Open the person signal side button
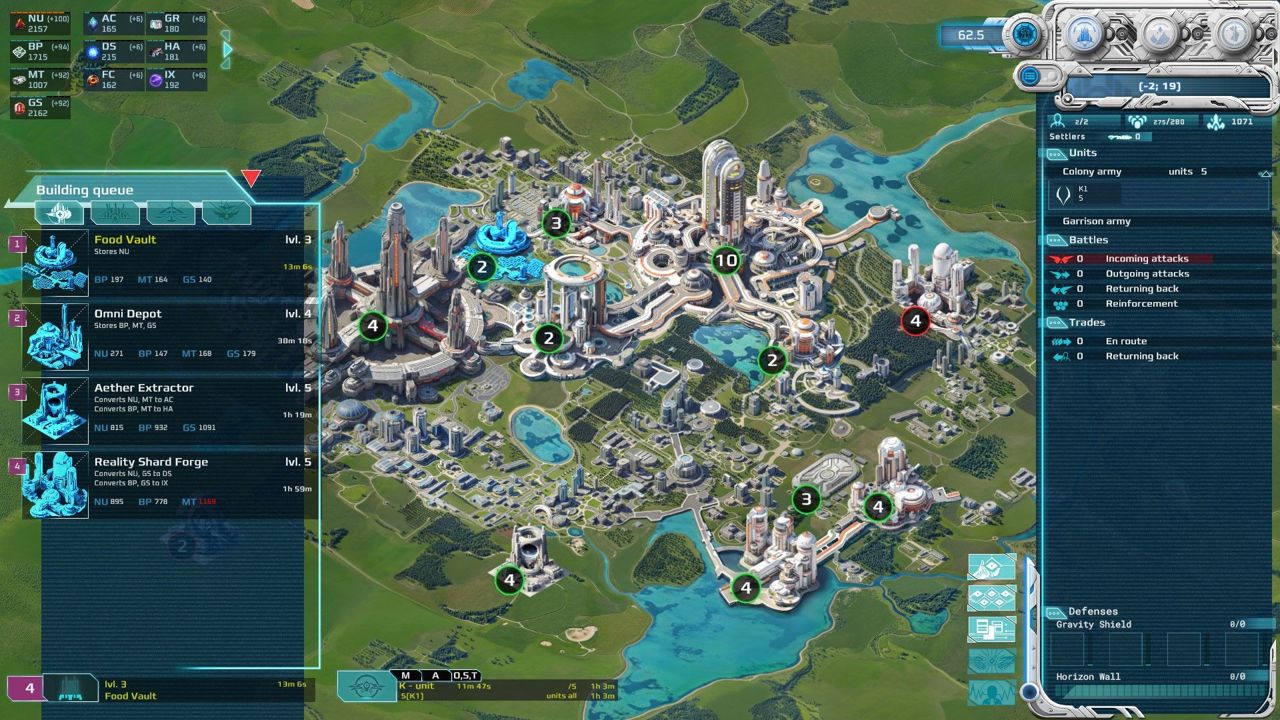This screenshot has height=720, width=1280. [992, 692]
